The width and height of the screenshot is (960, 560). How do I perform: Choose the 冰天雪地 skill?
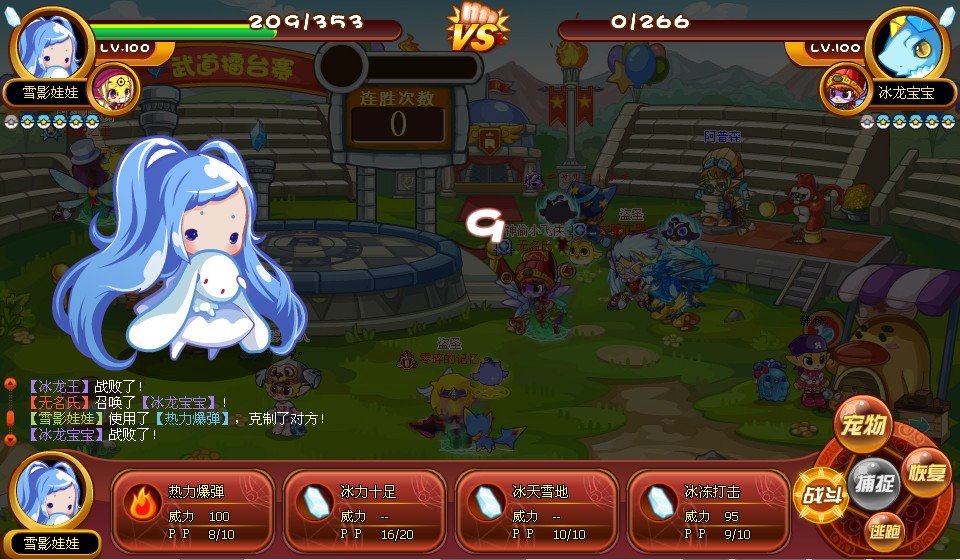536,505
